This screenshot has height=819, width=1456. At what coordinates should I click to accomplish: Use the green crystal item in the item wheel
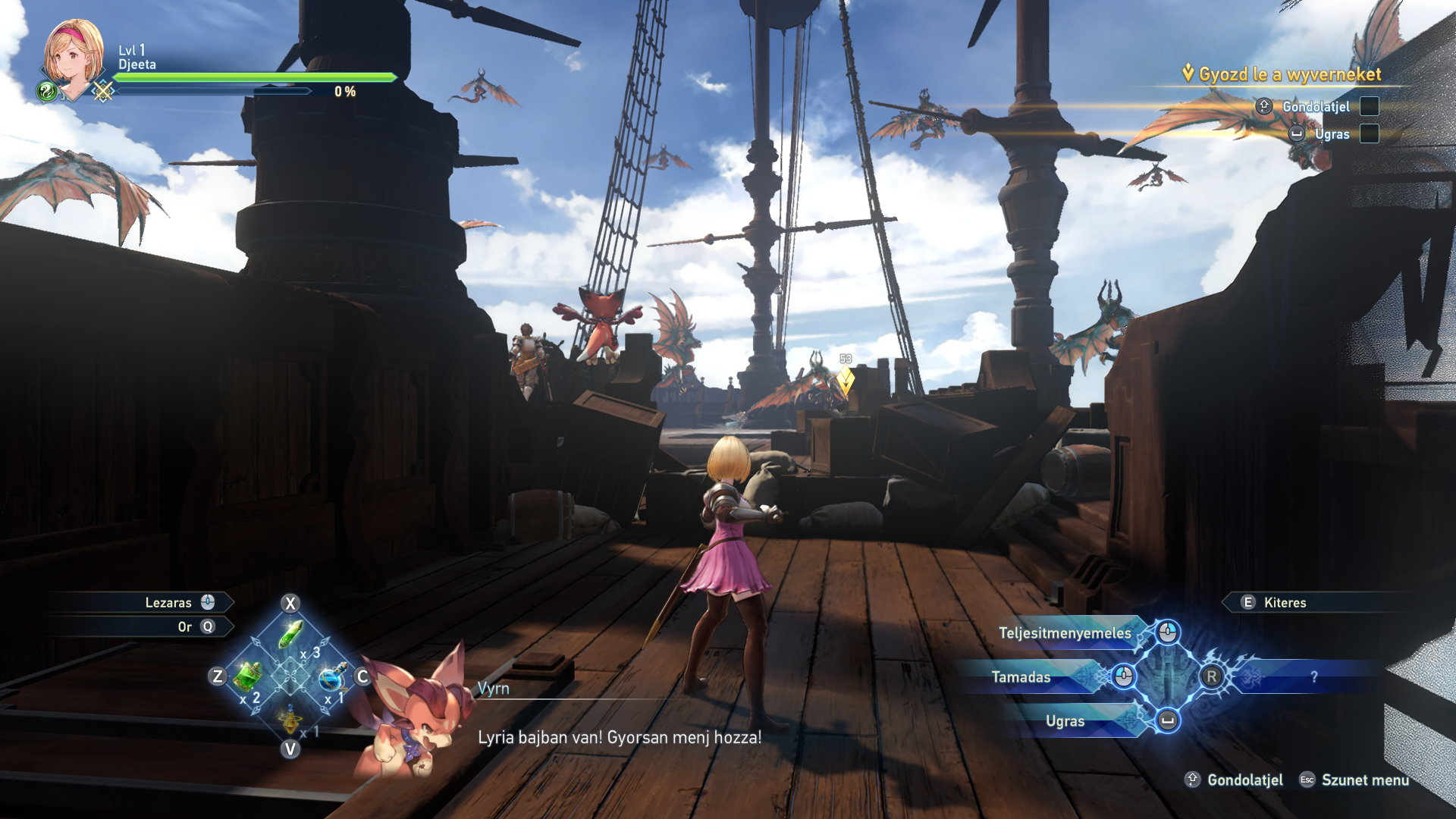(291, 635)
